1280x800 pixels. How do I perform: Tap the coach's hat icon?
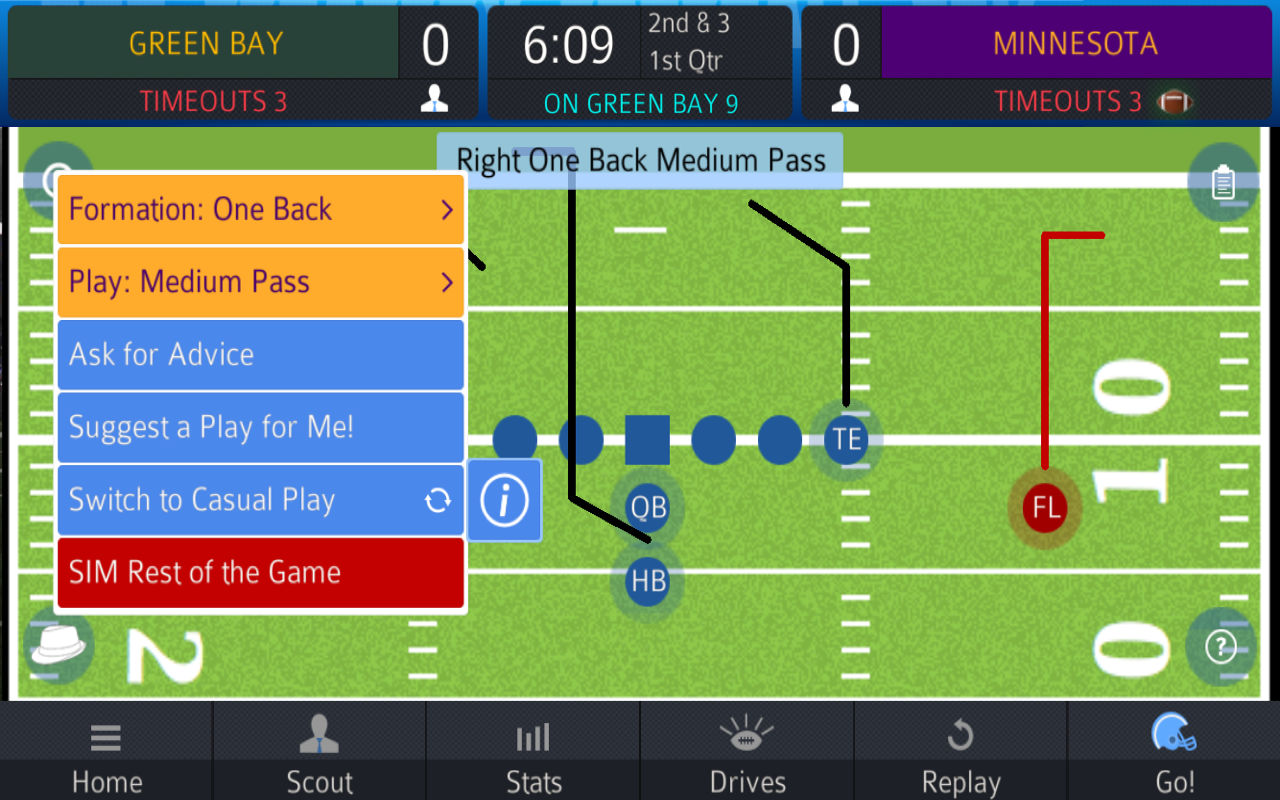click(x=57, y=647)
